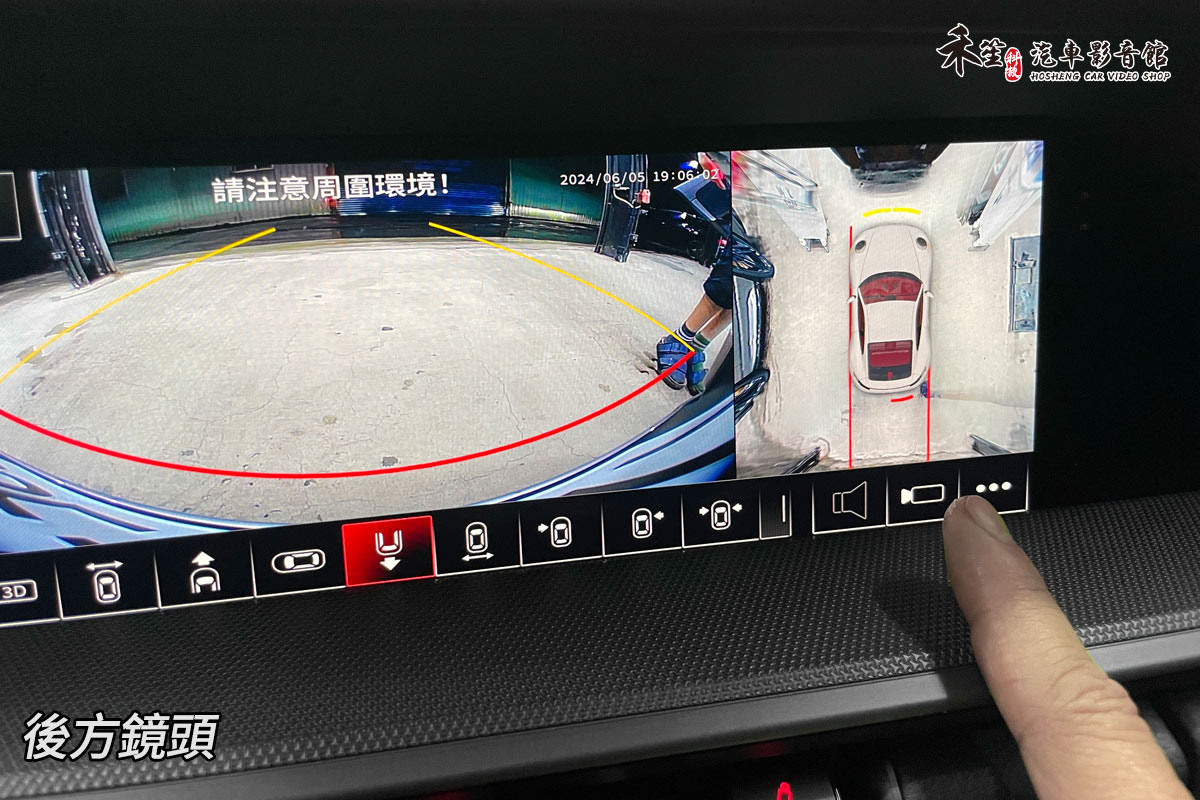1200x800 pixels.
Task: Switch to the left side camera view
Action: click(x=559, y=530)
